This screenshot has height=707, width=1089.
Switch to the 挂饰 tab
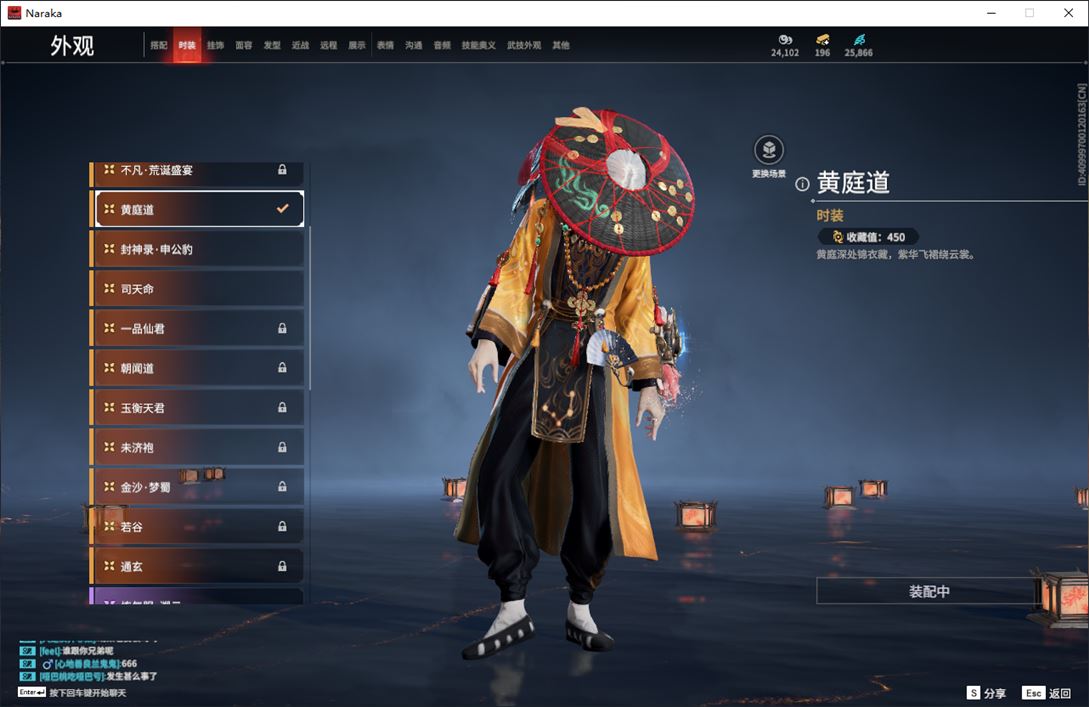215,45
